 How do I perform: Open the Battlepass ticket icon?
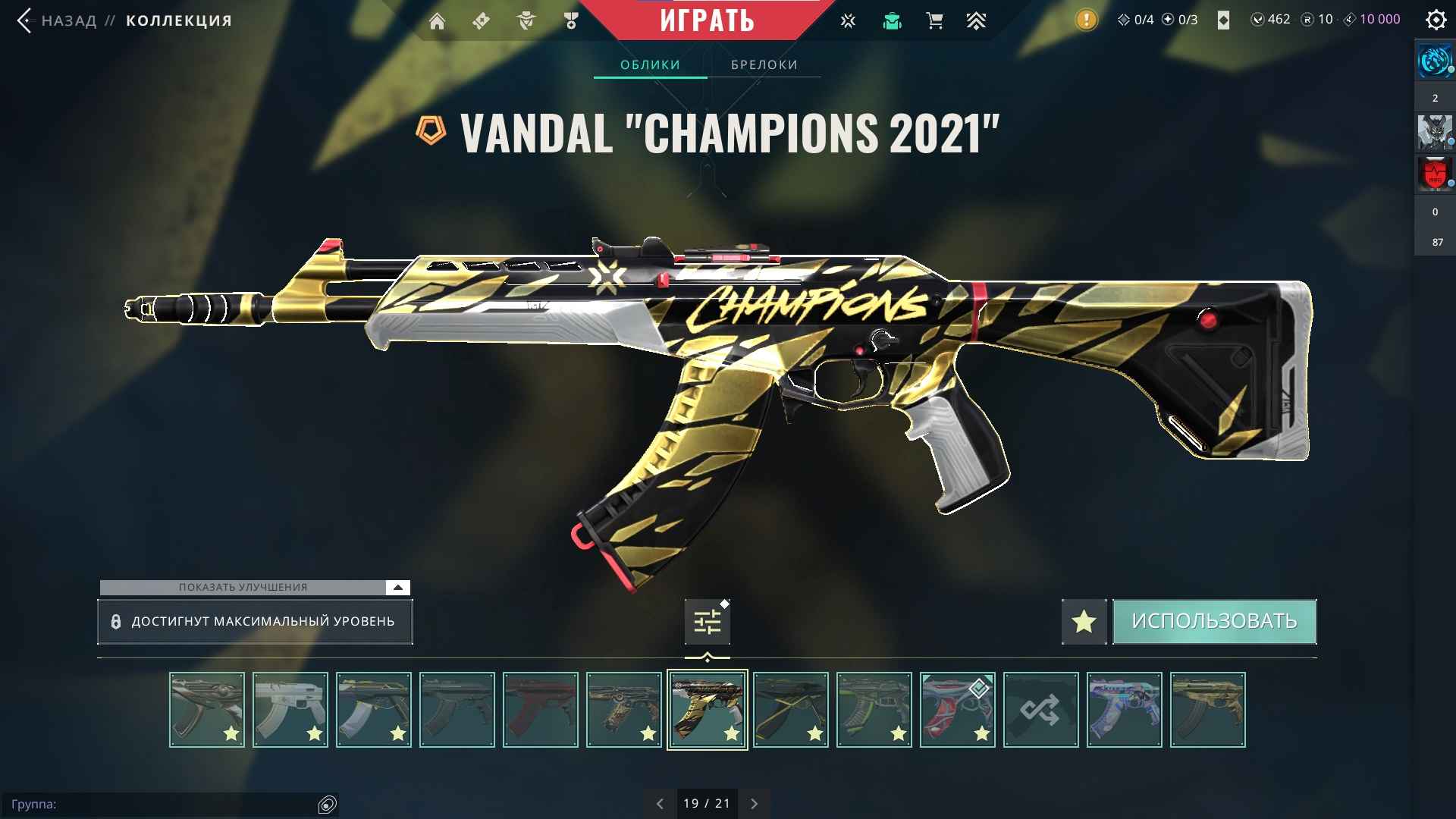click(481, 20)
